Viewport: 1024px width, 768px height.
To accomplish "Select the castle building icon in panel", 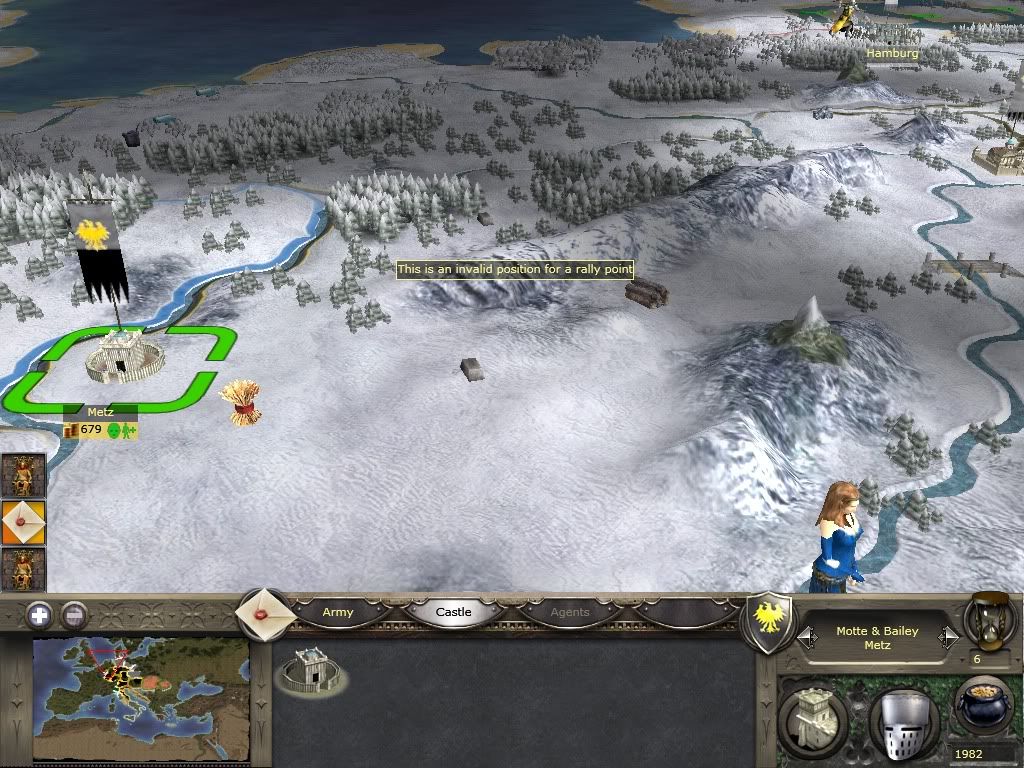I will click(x=311, y=671).
